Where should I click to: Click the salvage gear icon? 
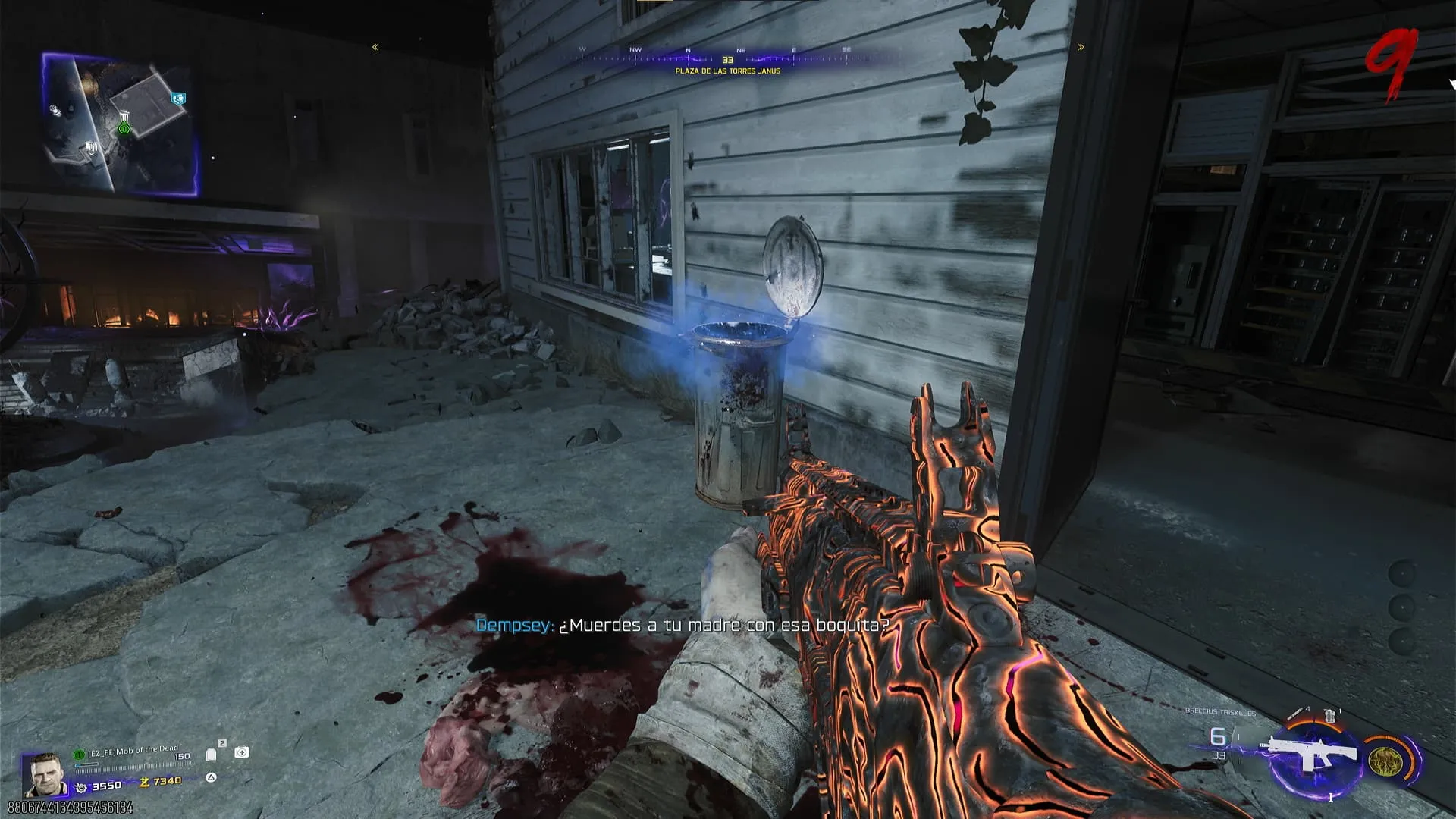click(81, 788)
